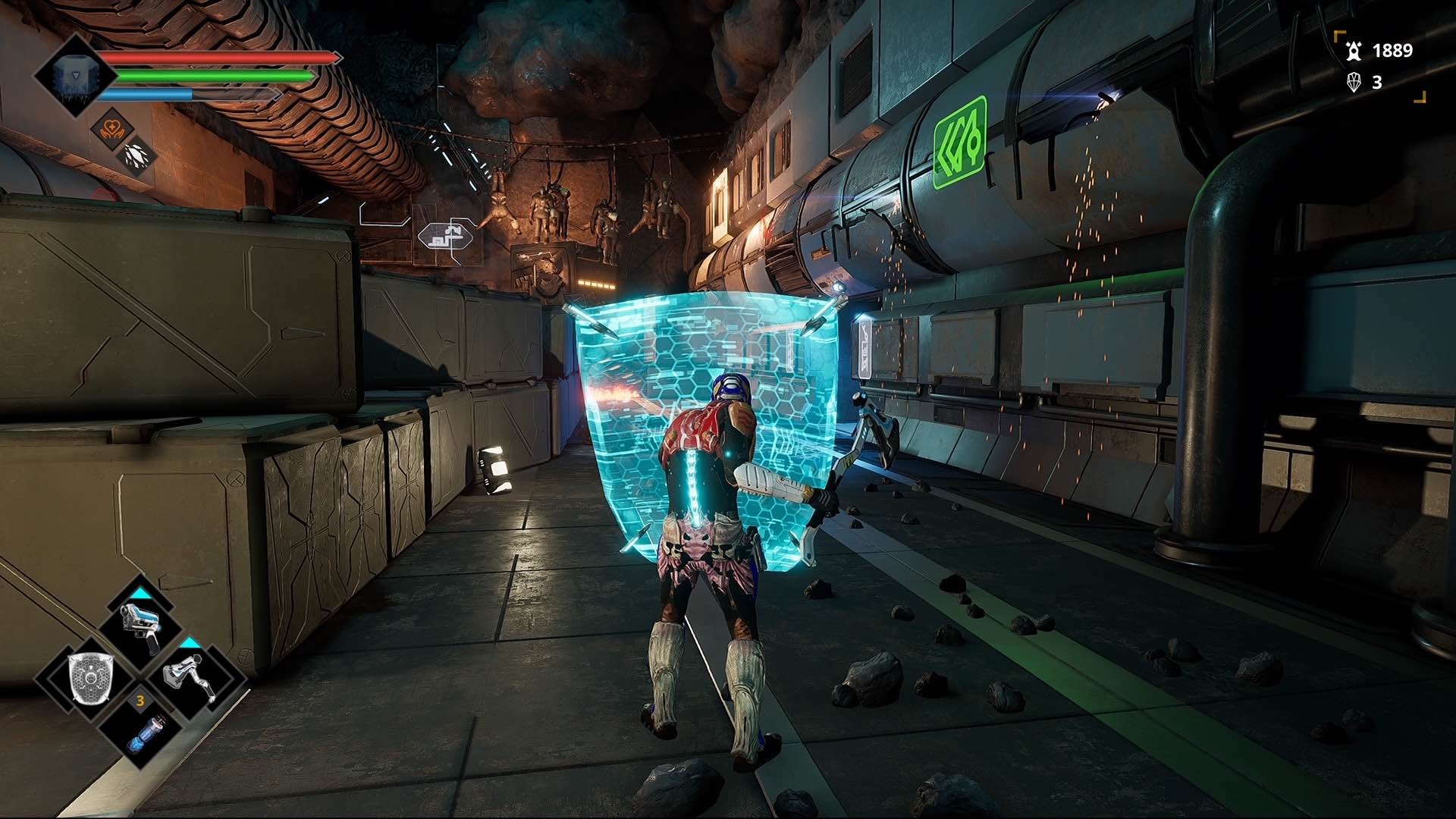Click the white claw slash status icon
The image size is (1456, 819).
[138, 155]
